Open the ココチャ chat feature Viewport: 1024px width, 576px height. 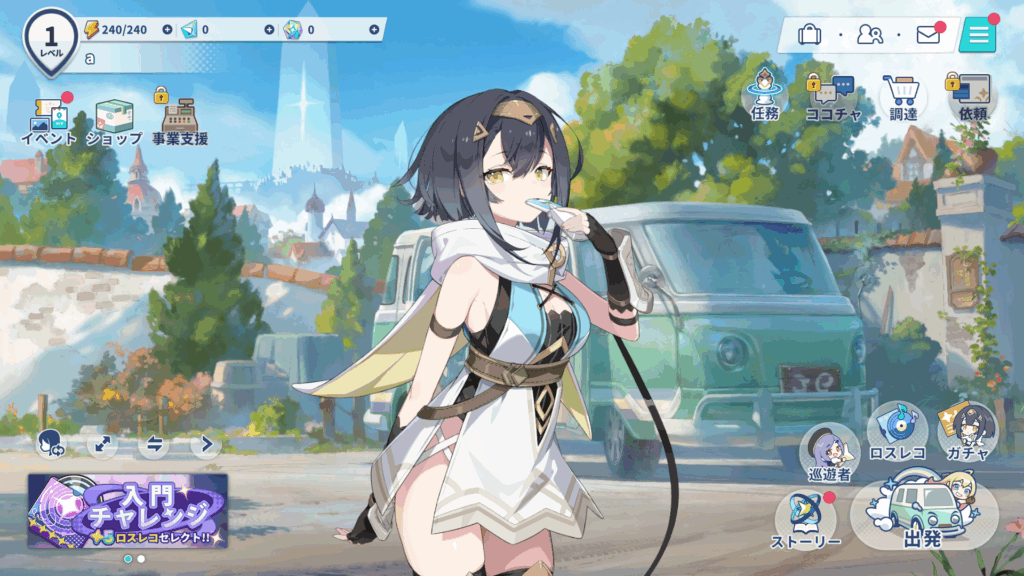click(832, 97)
